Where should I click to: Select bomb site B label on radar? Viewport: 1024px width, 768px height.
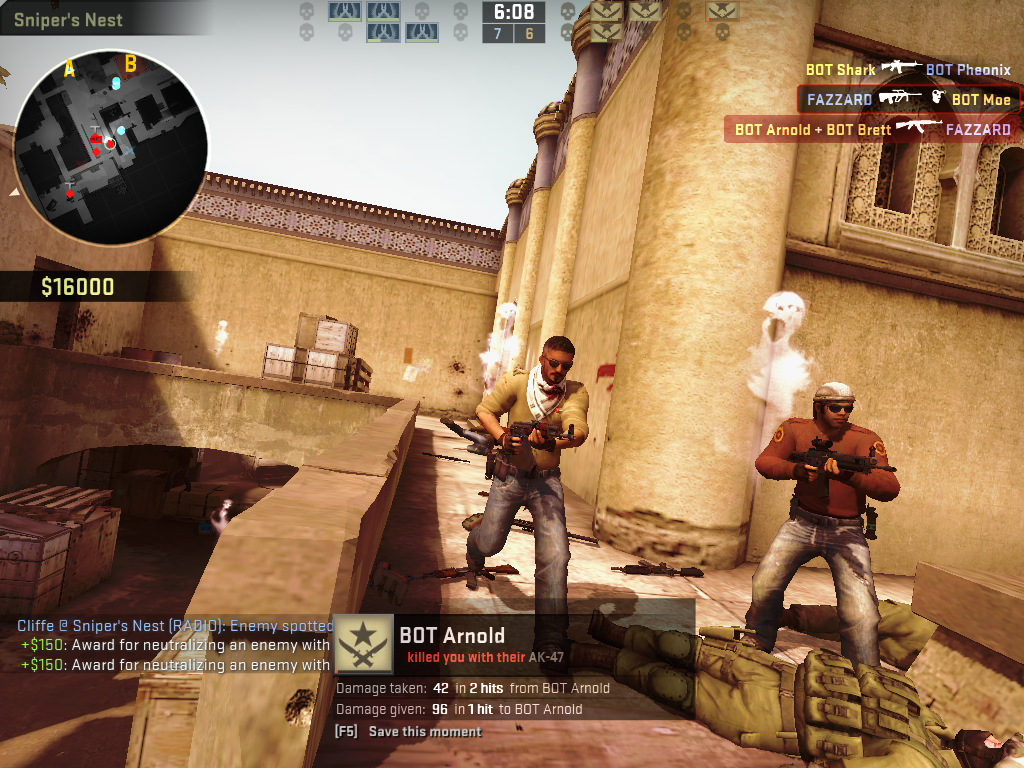pyautogui.click(x=130, y=65)
